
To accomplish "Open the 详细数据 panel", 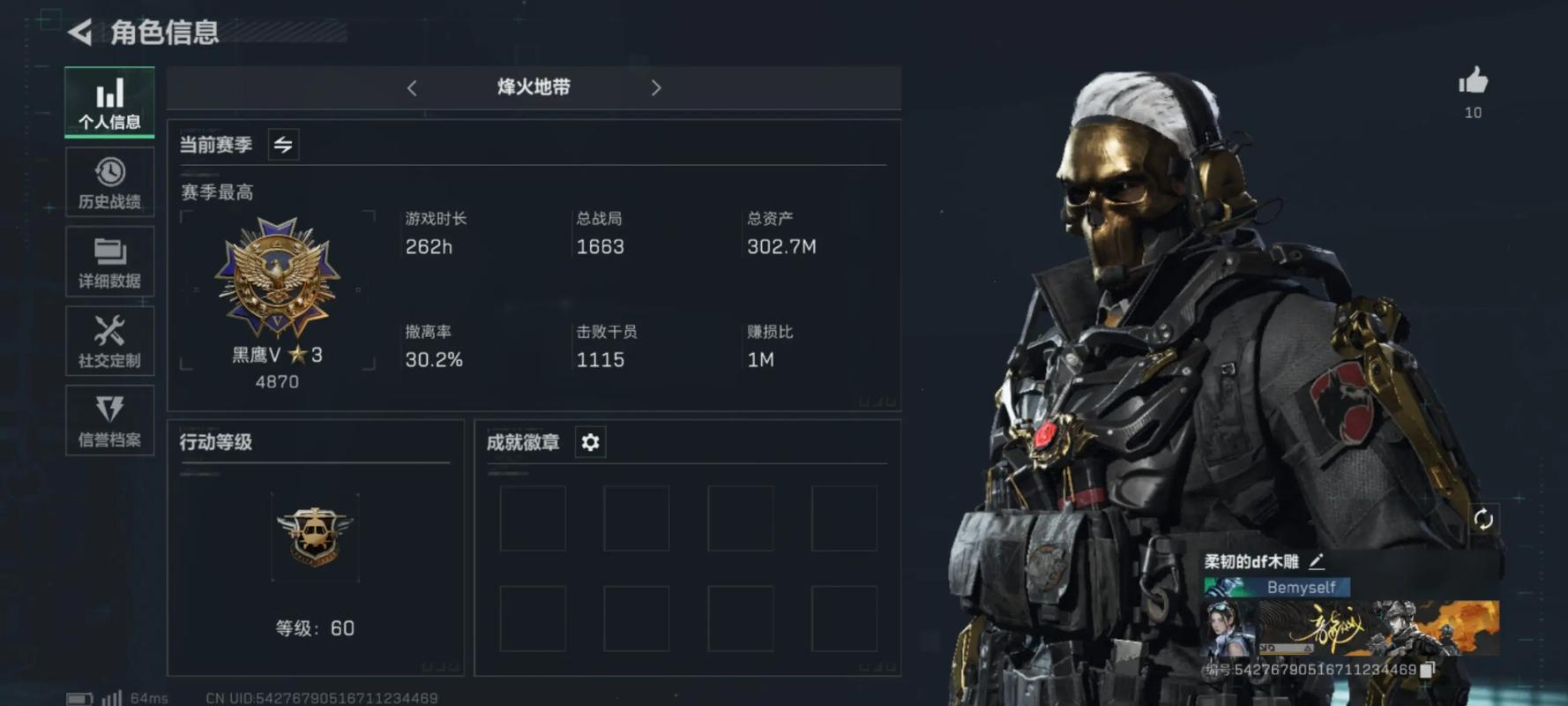I will tap(108, 262).
